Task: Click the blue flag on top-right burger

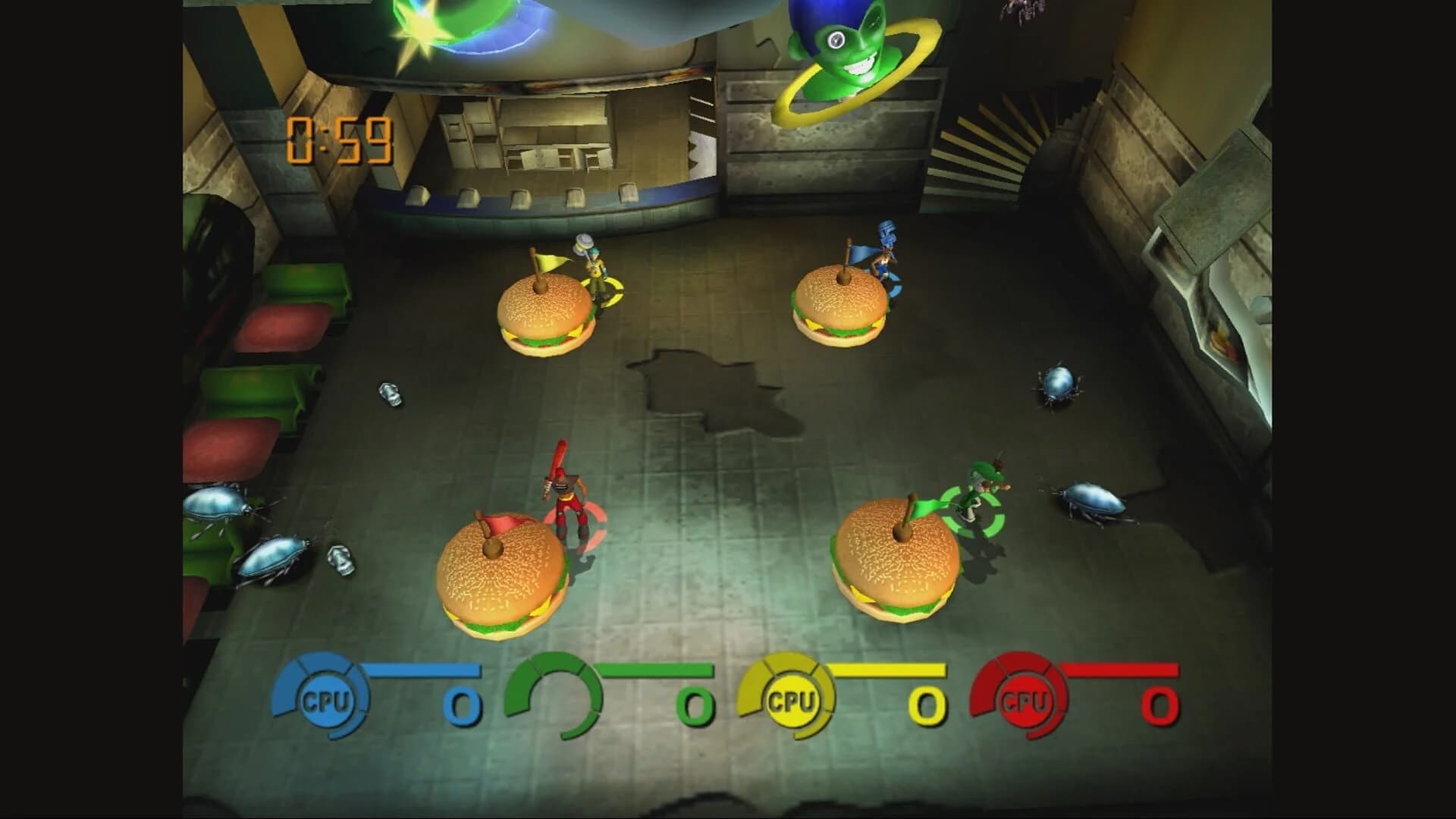Action: tap(861, 254)
